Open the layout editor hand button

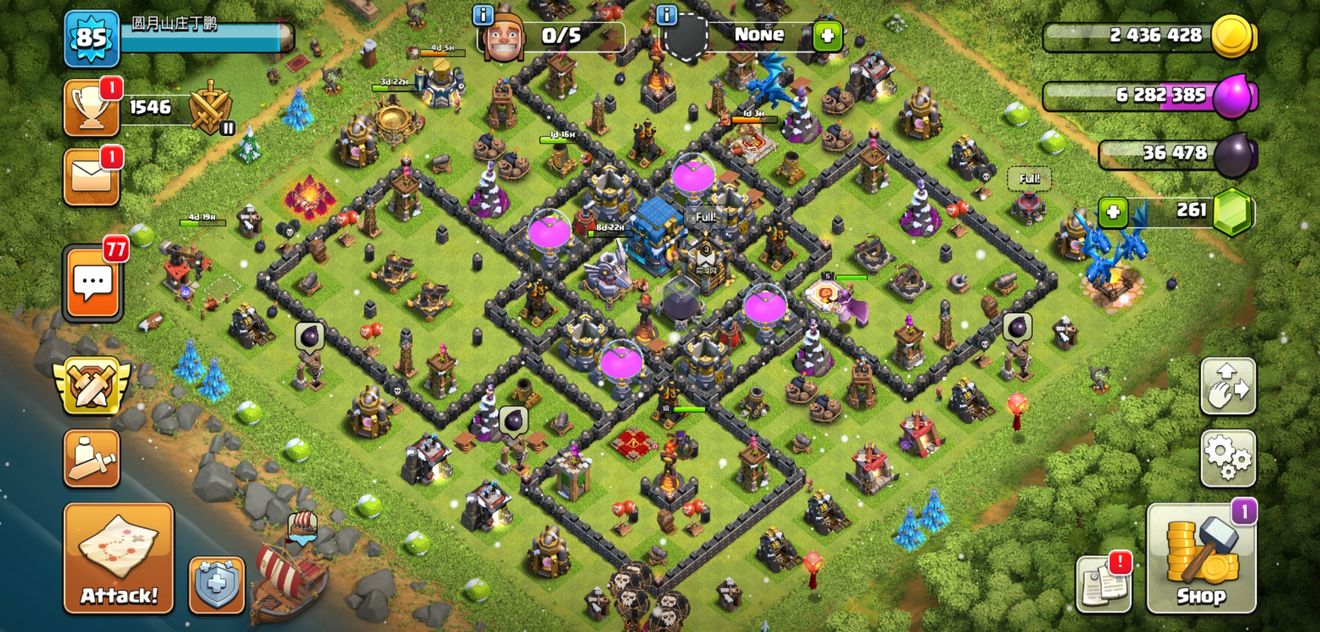[x=1227, y=386]
